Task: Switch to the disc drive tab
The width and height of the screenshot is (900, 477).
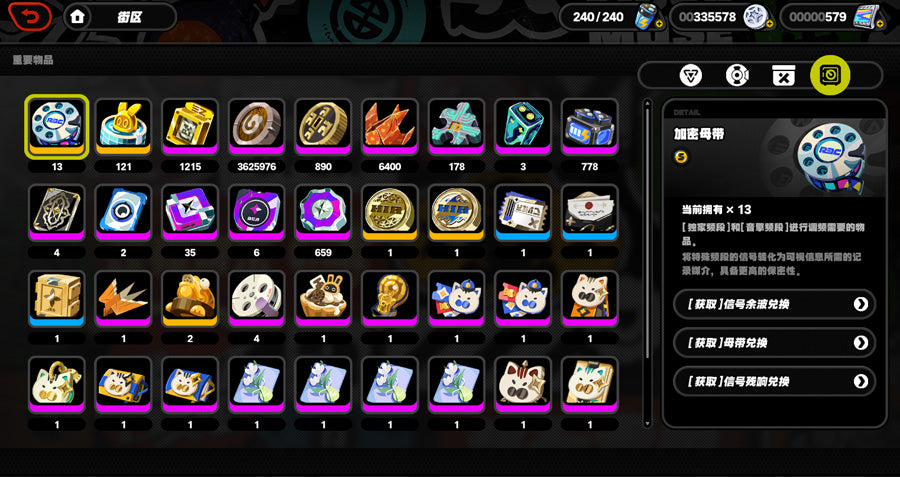Action: pyautogui.click(x=737, y=75)
